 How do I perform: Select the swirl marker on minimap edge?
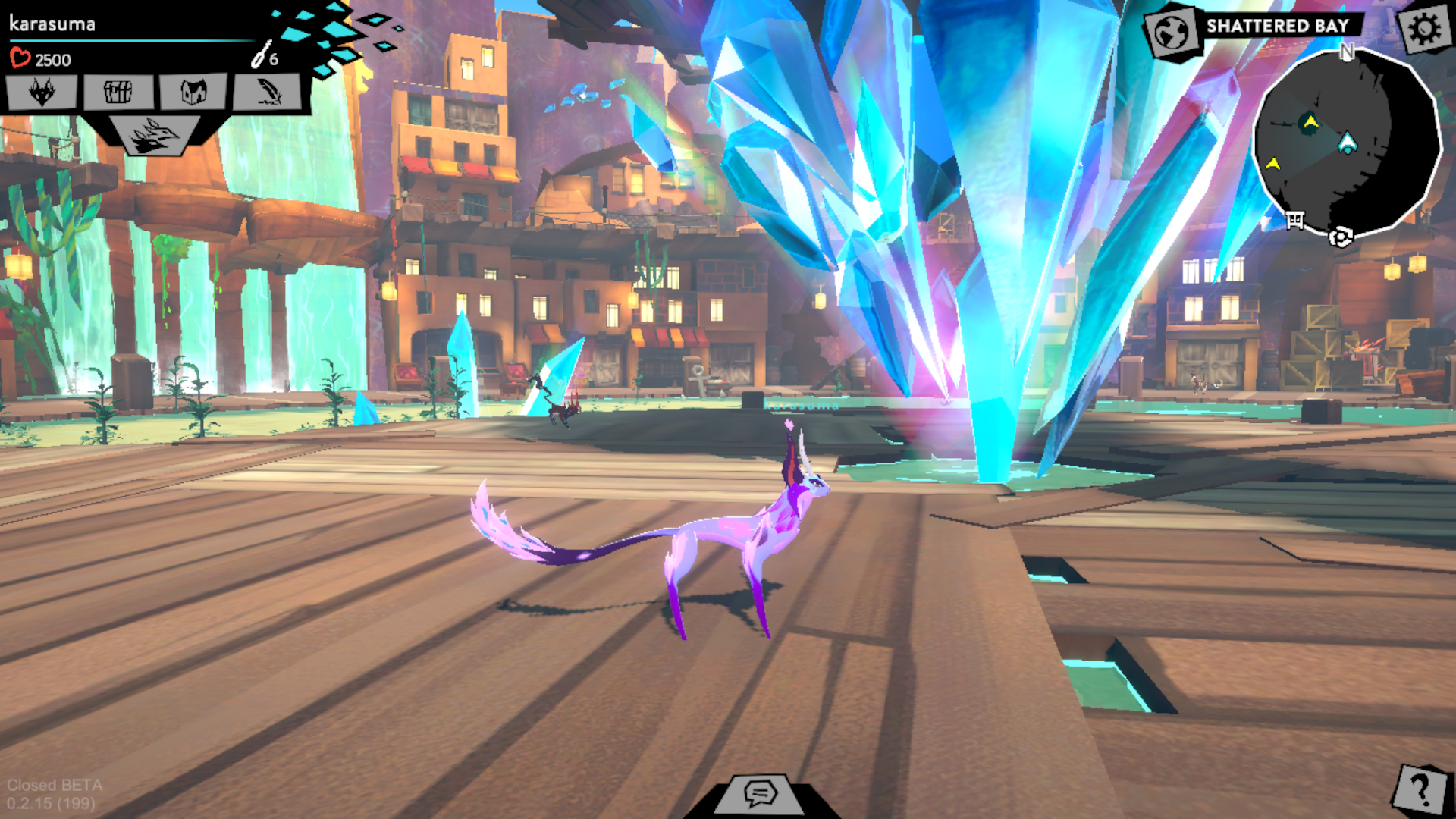pyautogui.click(x=1341, y=237)
